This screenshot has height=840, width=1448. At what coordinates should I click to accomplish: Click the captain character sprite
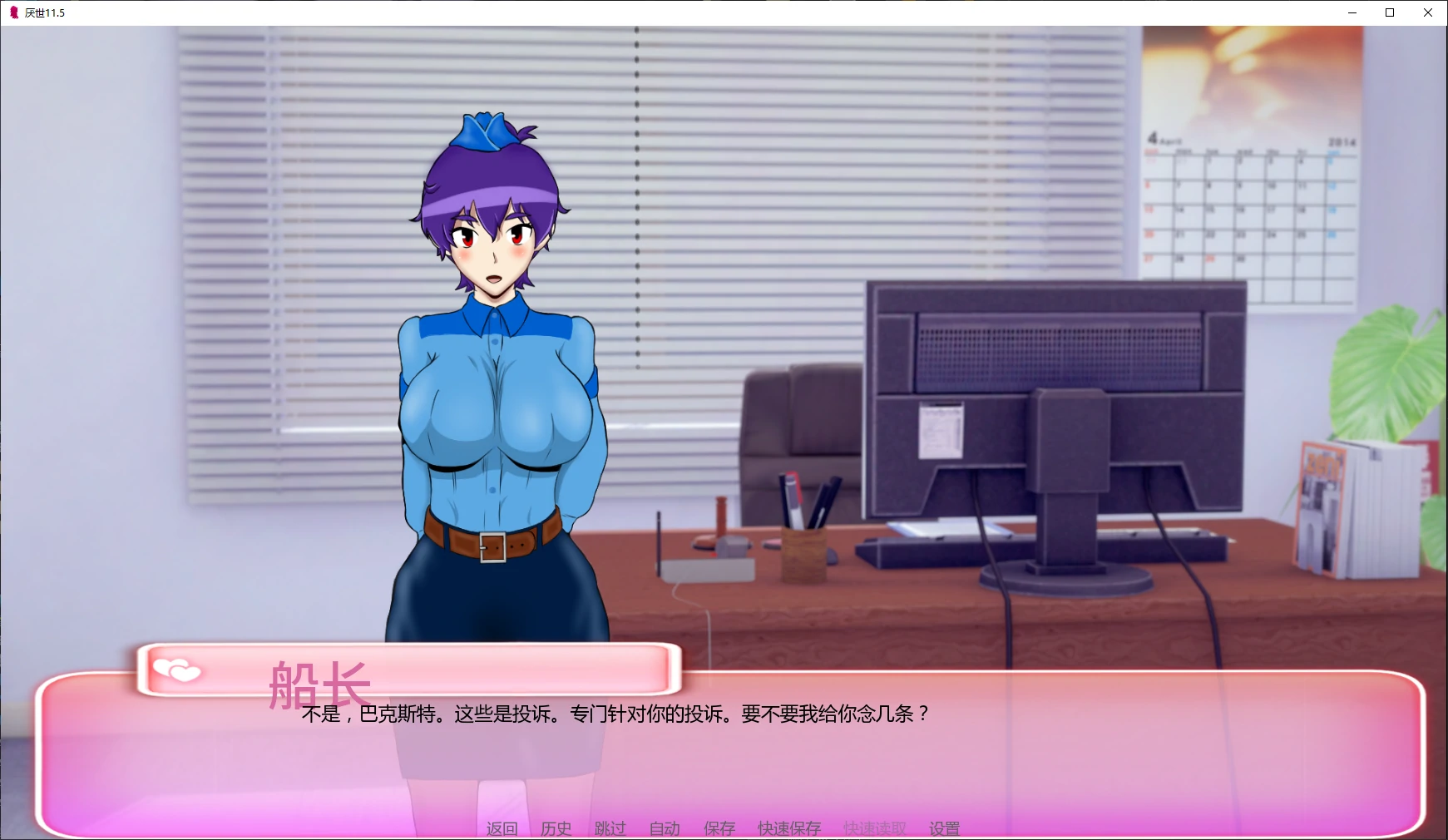point(491,374)
